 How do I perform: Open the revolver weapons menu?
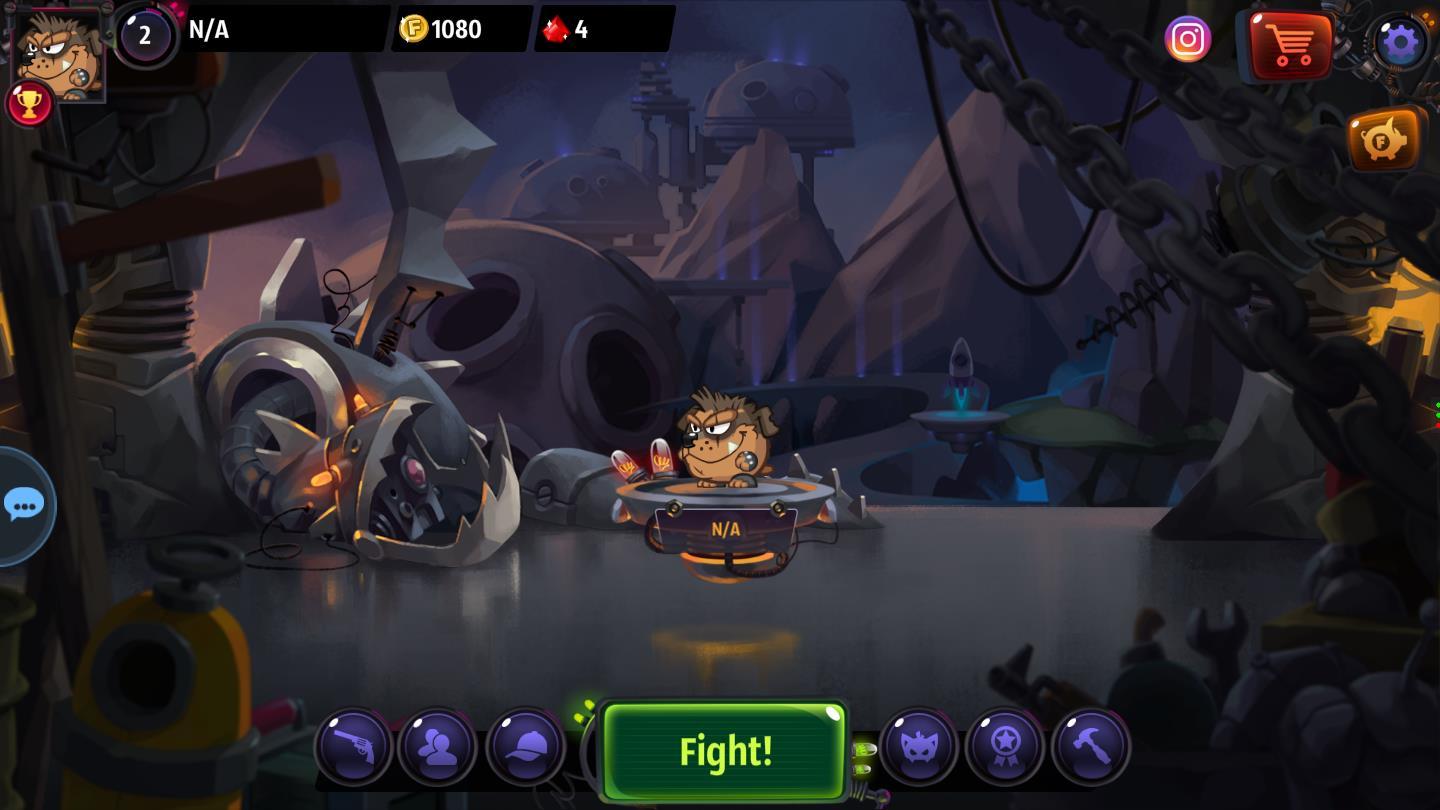point(353,747)
